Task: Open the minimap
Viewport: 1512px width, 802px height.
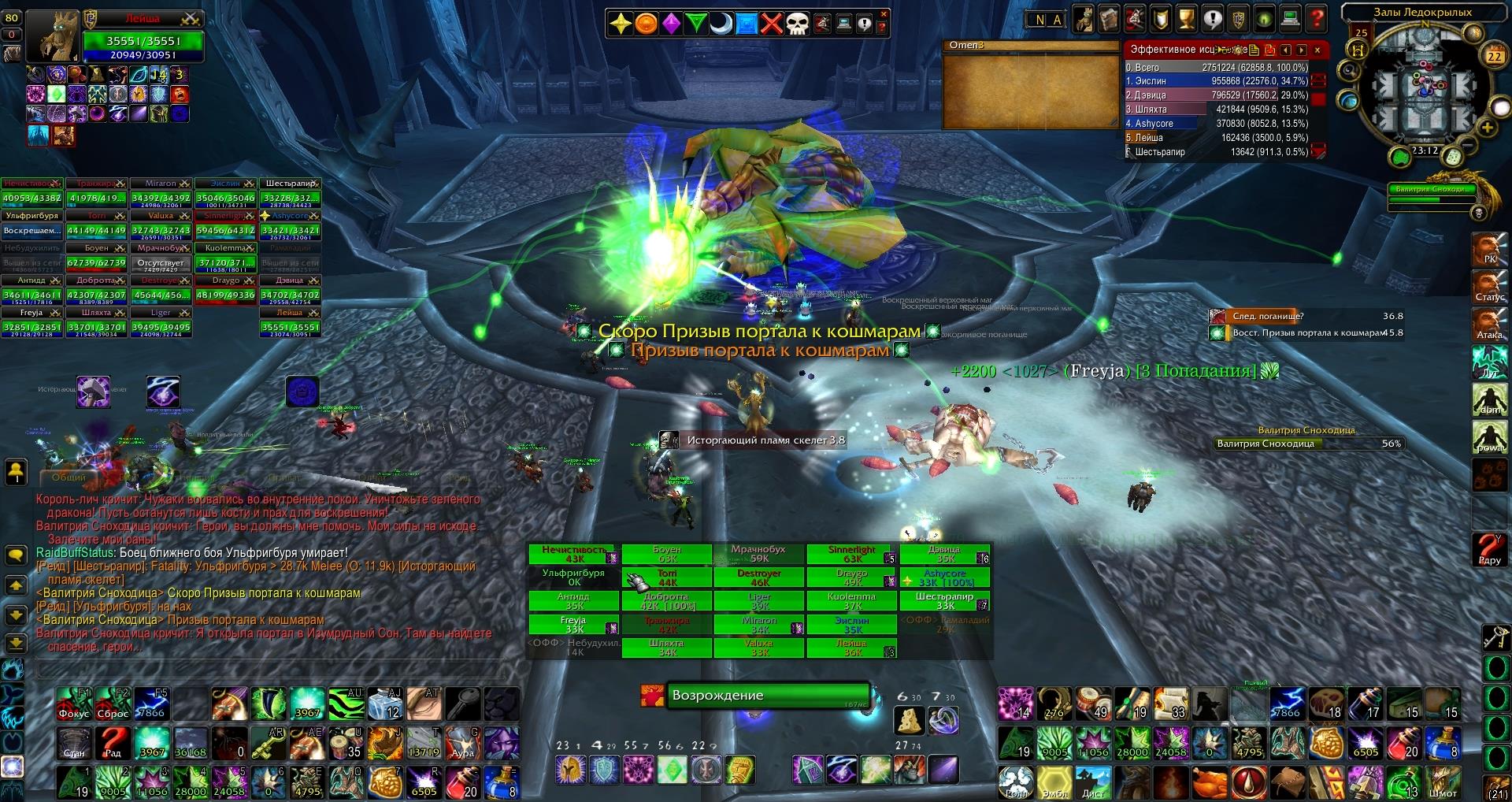Action: pyautogui.click(x=1424, y=91)
